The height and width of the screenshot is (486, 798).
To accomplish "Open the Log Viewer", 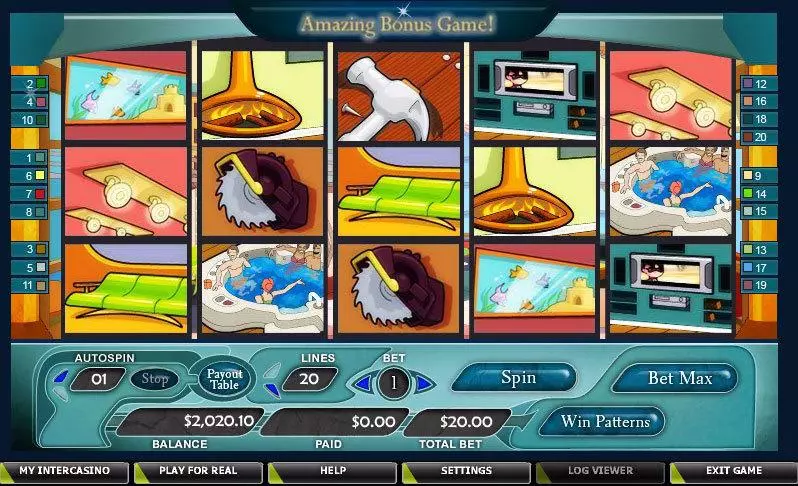I will (599, 470).
